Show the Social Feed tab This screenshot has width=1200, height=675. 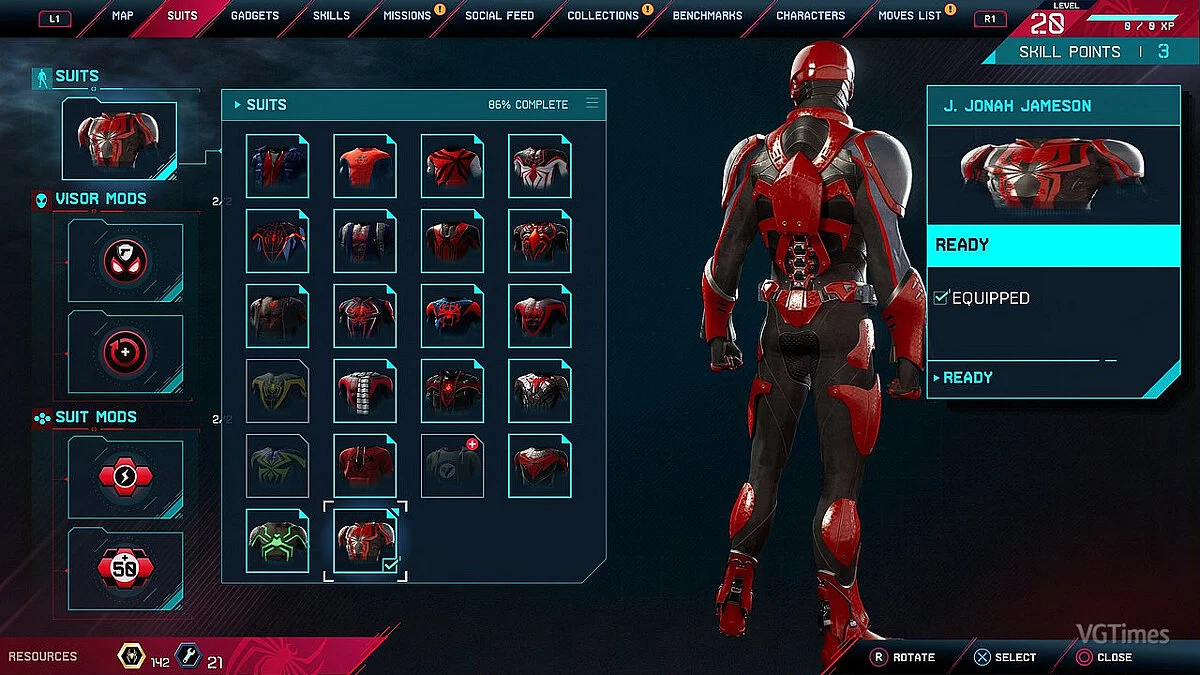[499, 16]
